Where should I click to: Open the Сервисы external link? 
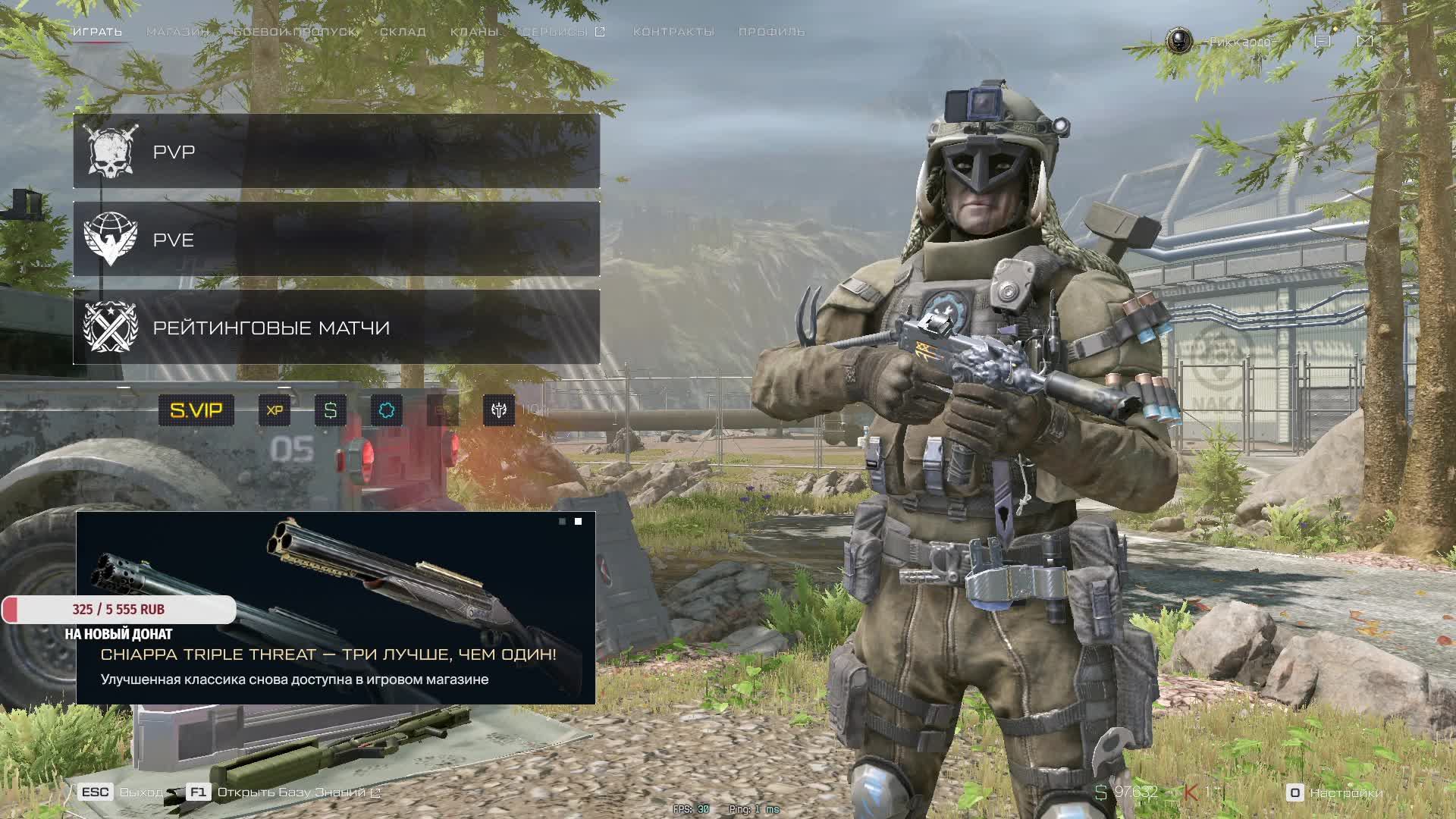[x=563, y=32]
